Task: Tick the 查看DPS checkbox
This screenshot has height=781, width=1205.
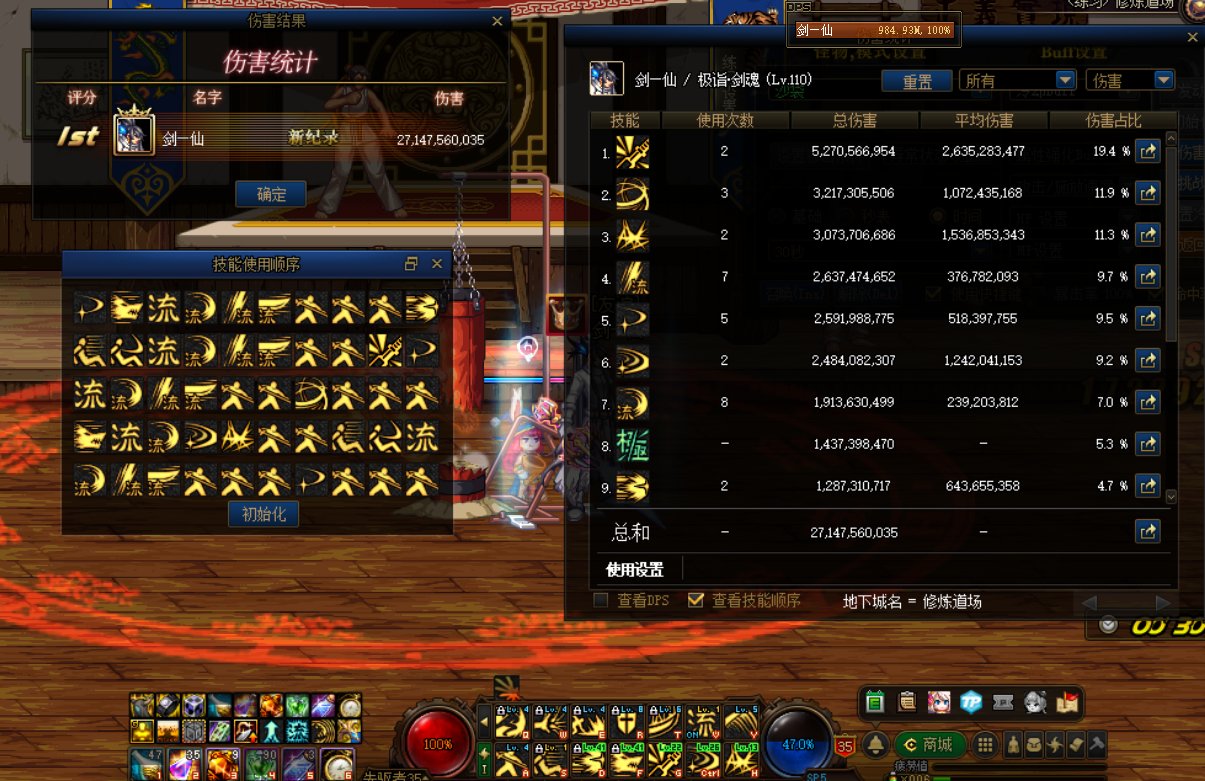Action: [x=601, y=600]
